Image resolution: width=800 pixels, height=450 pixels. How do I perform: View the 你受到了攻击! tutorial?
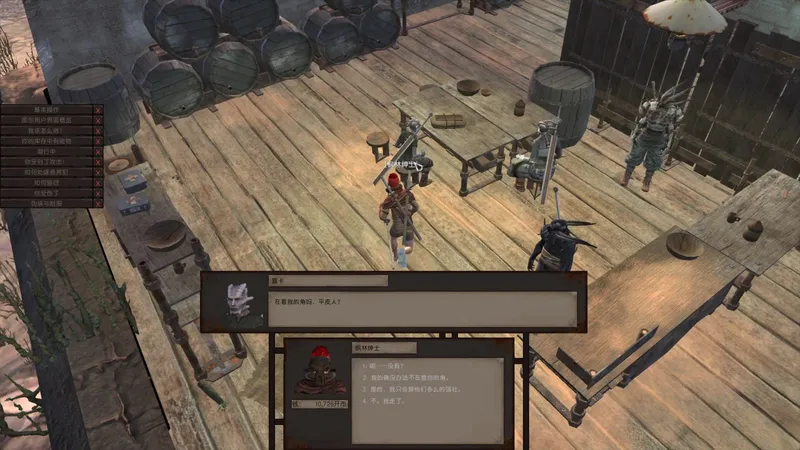(x=47, y=161)
